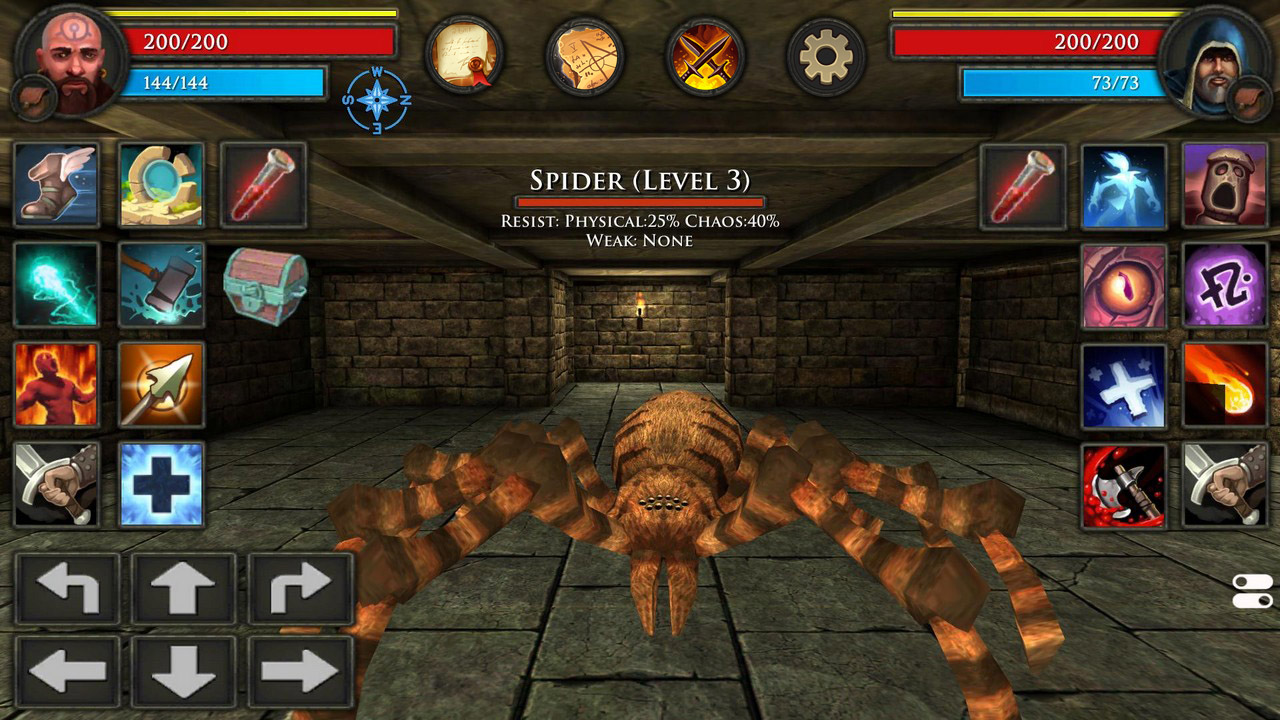Viewport: 1280px width, 720px height.
Task: Use the red health potion on left skill bar
Action: tap(265, 185)
